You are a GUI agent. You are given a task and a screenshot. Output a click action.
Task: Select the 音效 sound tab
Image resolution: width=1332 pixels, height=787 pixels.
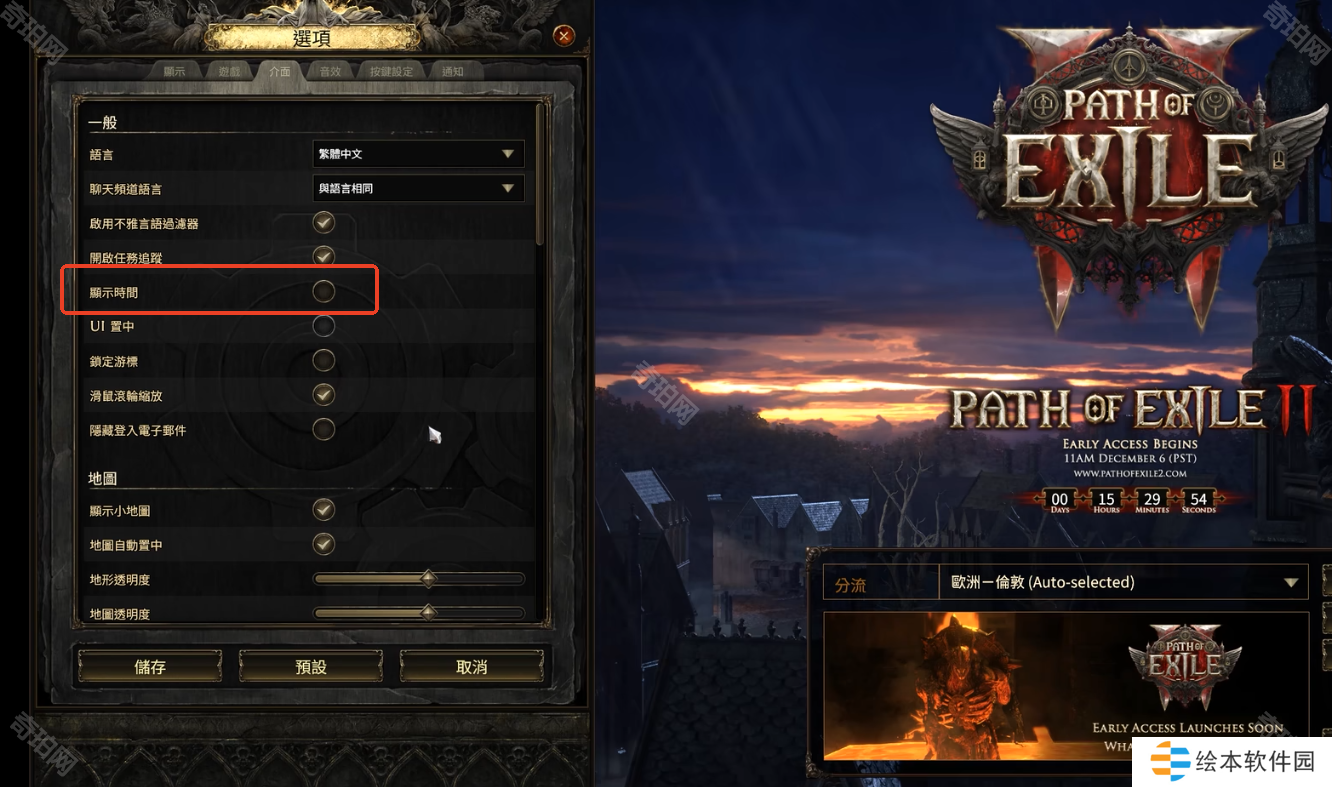click(x=330, y=72)
